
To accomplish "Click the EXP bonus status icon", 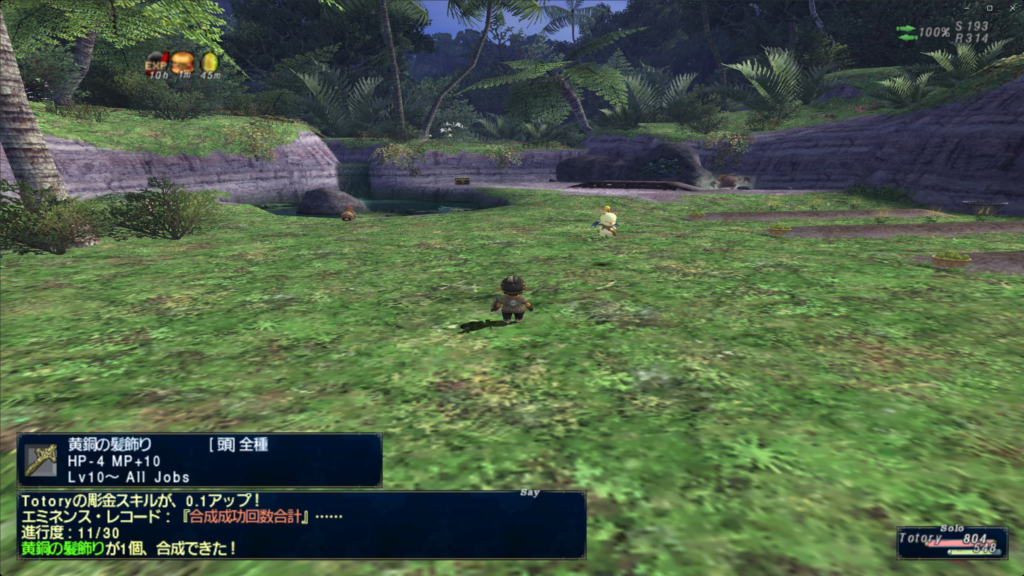I will 157,64.
